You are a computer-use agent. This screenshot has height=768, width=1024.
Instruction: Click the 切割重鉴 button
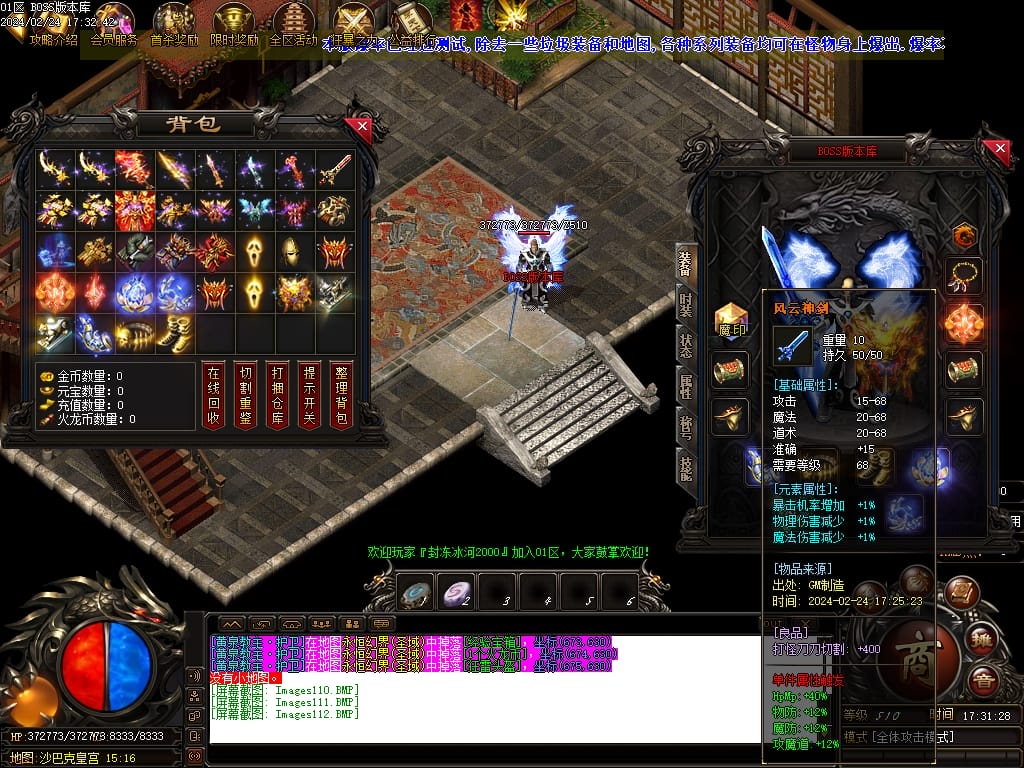coord(245,394)
